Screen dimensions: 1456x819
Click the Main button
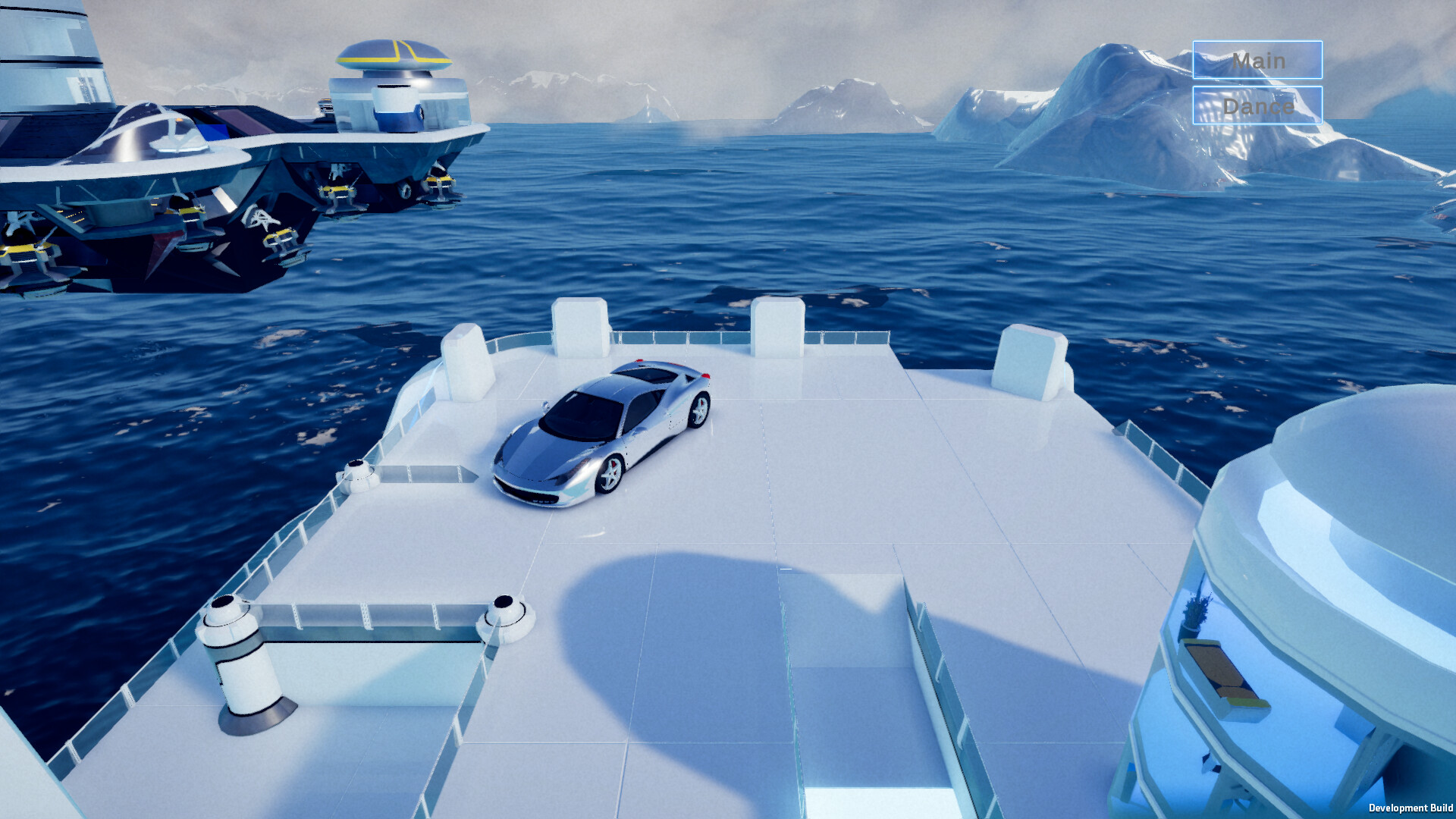point(1257,60)
